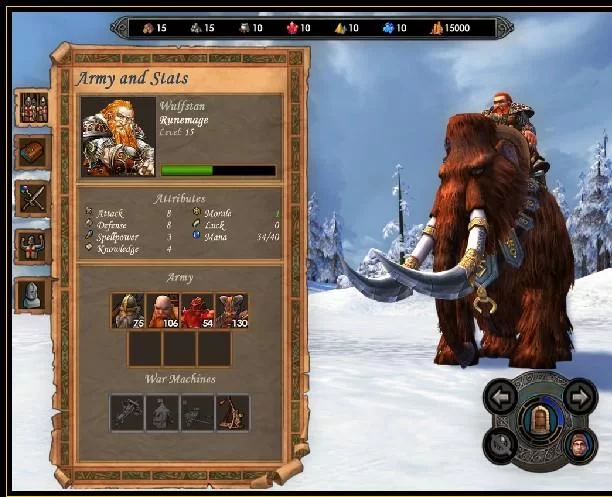Select the army stack of 106 units
The height and width of the screenshot is (497, 612).
163,311
